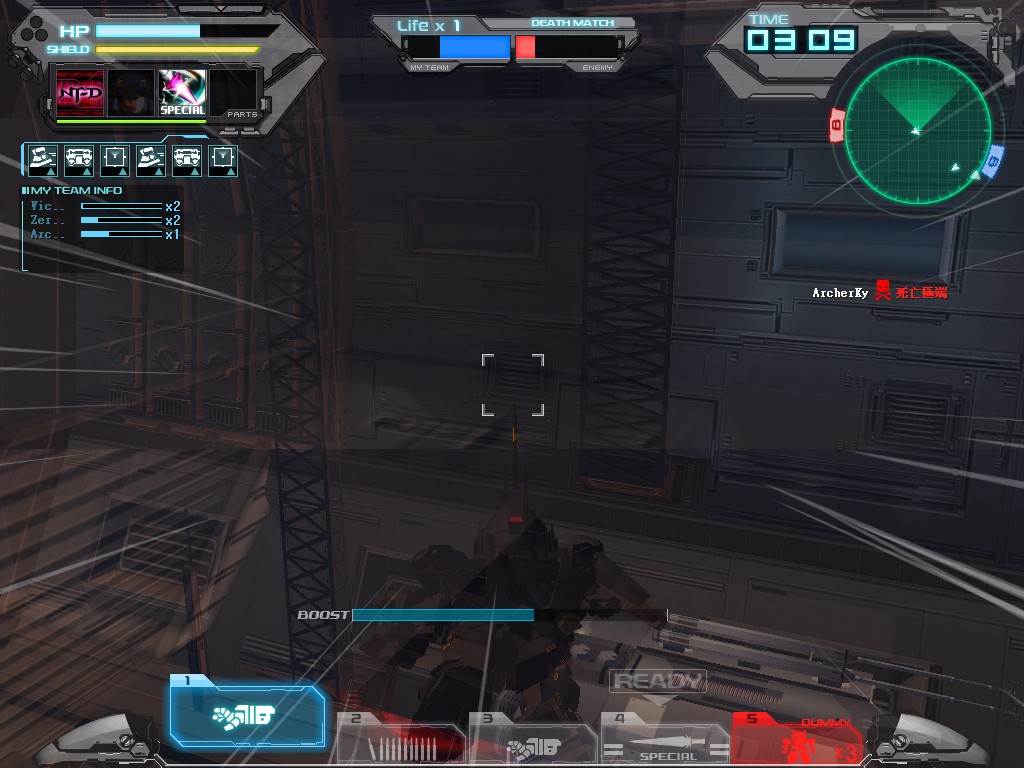Trigger the pink SPECIAL skill icon
Image resolution: width=1024 pixels, height=768 pixels.
point(183,93)
